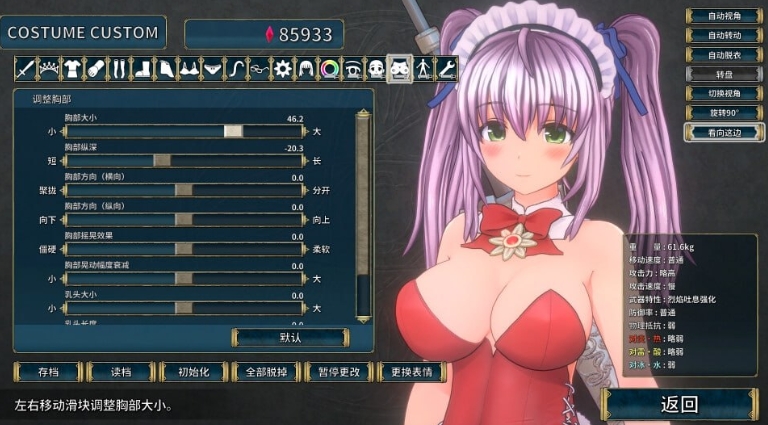
Task: Load a save with 读档
Action: click(x=120, y=371)
